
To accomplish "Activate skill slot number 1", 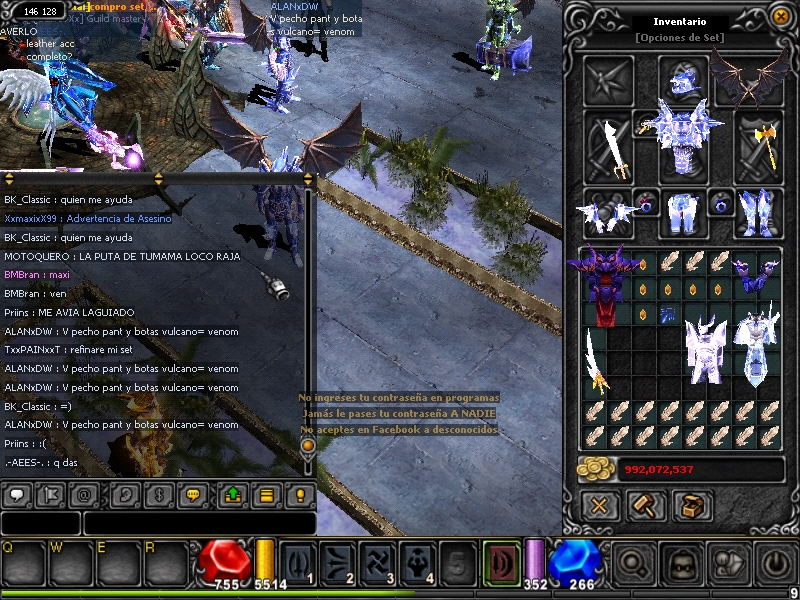I will (299, 562).
